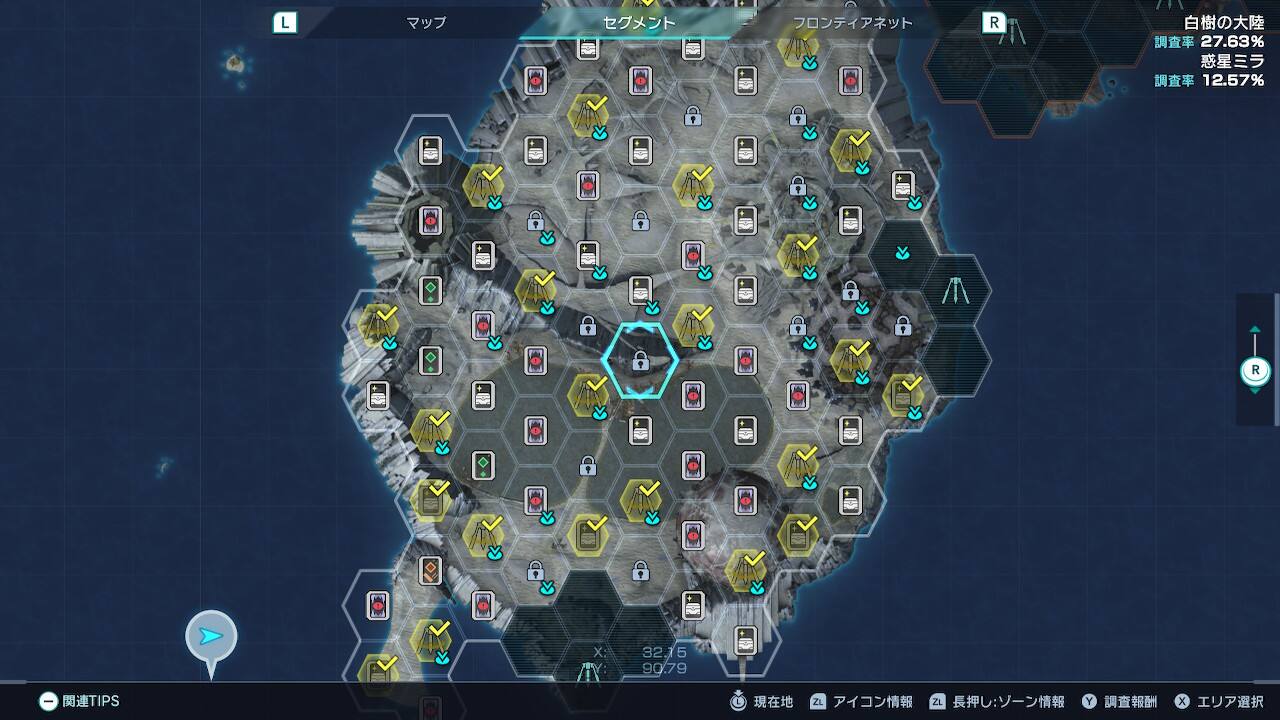Switch to the マップ tab
This screenshot has width=1280, height=720.
pyautogui.click(x=426, y=22)
